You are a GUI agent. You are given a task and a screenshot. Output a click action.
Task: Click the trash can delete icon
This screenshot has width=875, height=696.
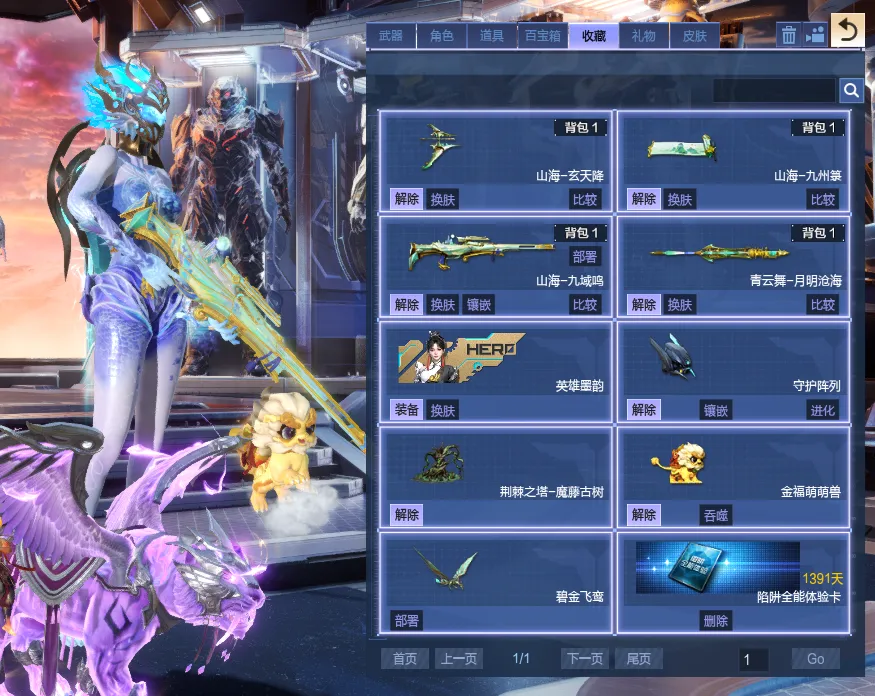pyautogui.click(x=789, y=35)
